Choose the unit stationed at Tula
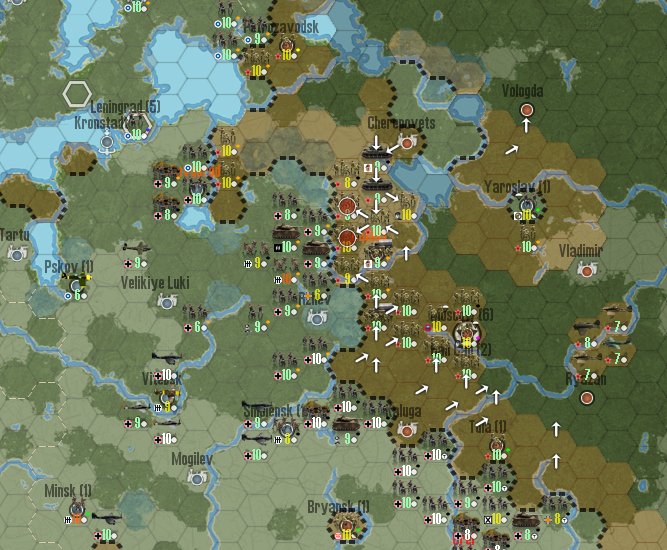667x550 pixels. tap(496, 446)
